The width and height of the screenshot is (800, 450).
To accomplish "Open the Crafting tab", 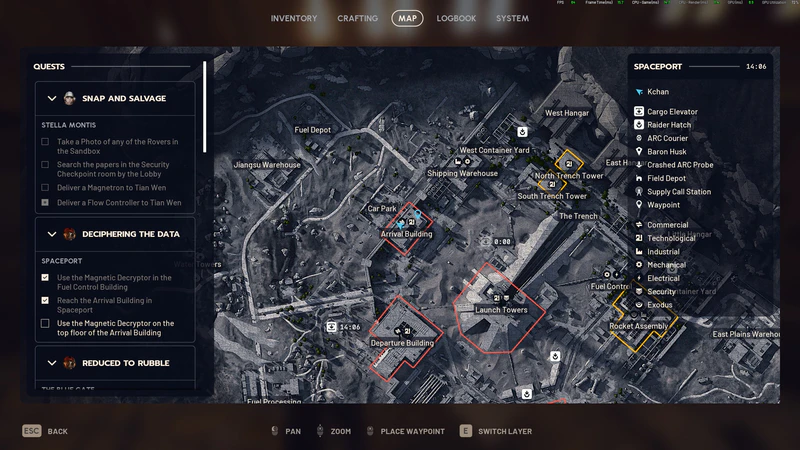I will coord(357,18).
